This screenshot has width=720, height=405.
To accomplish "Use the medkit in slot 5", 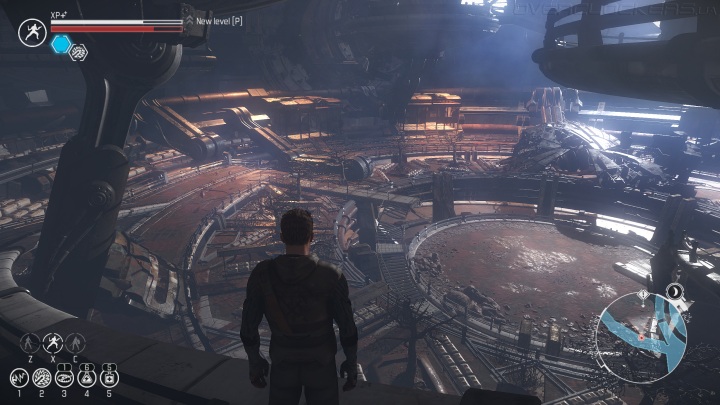I will [x=110, y=378].
